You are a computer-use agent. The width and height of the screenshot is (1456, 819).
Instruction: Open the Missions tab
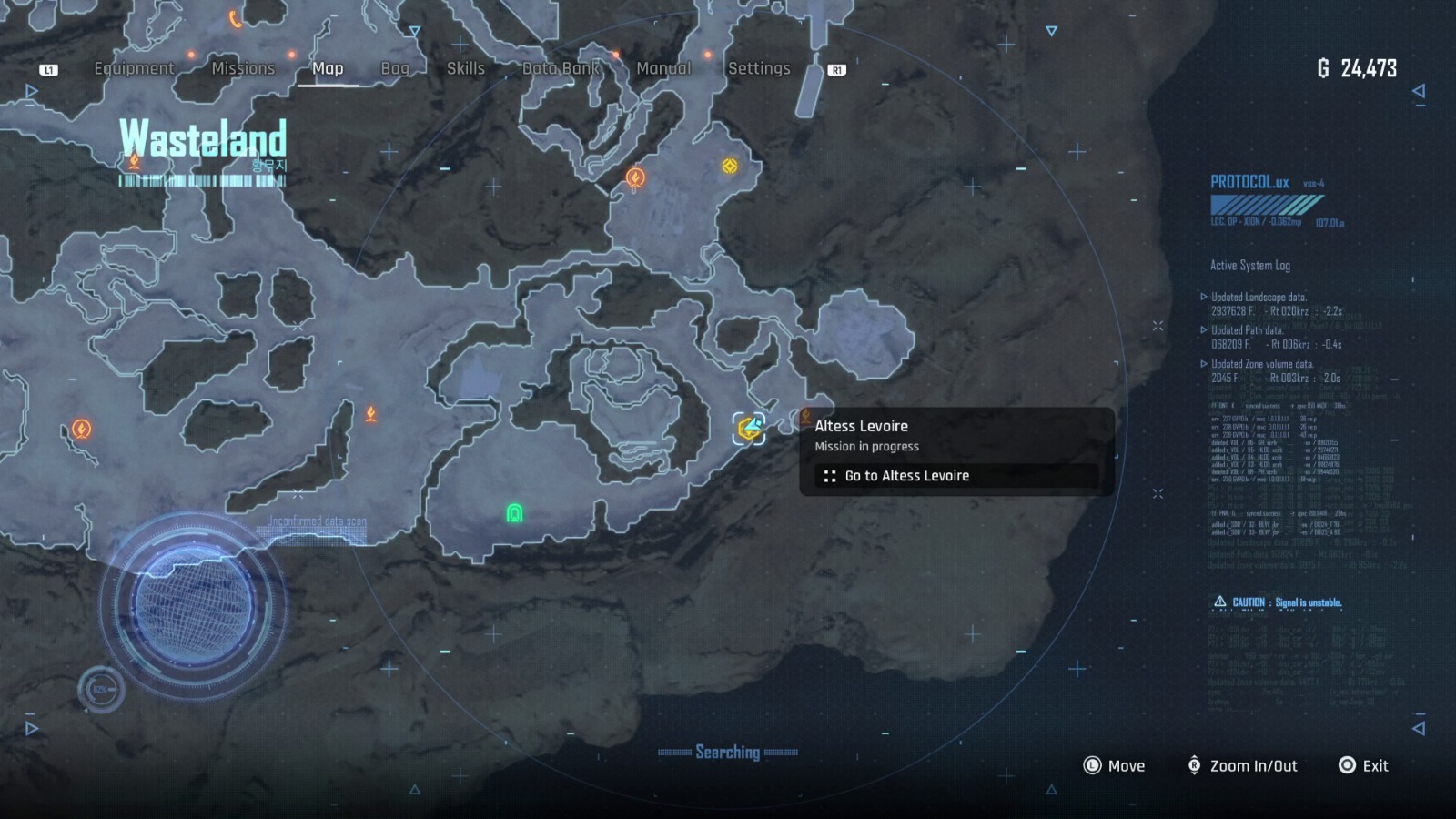click(243, 68)
